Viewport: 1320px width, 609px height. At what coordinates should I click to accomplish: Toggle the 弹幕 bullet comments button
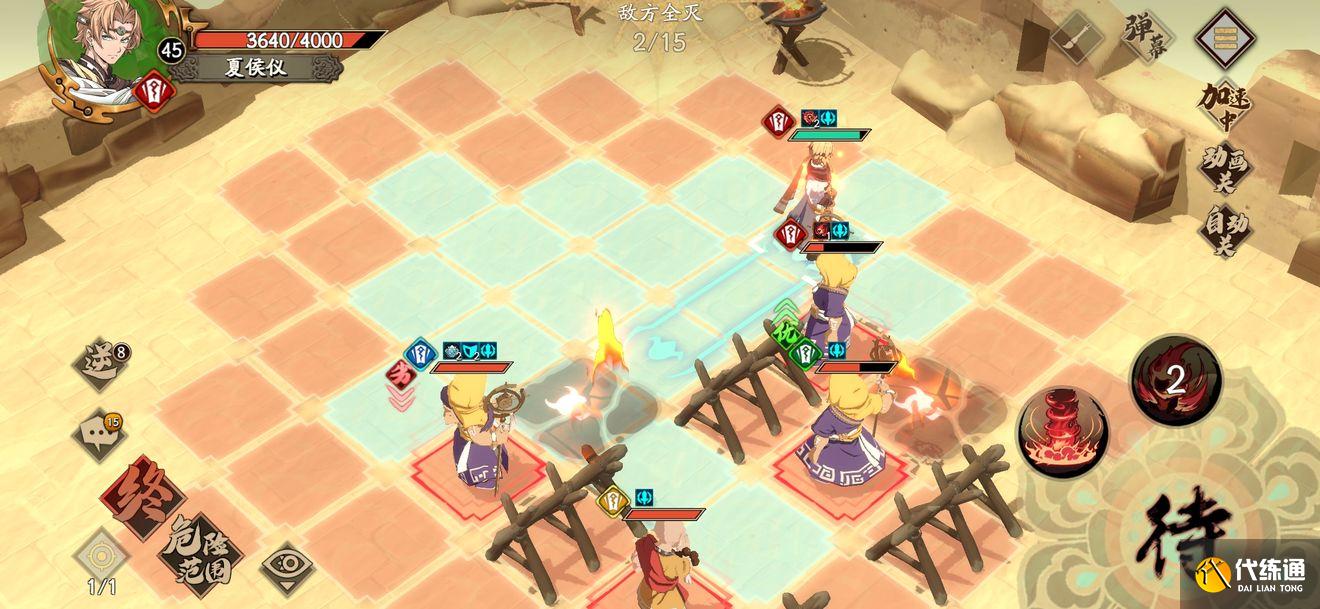(x=1146, y=38)
